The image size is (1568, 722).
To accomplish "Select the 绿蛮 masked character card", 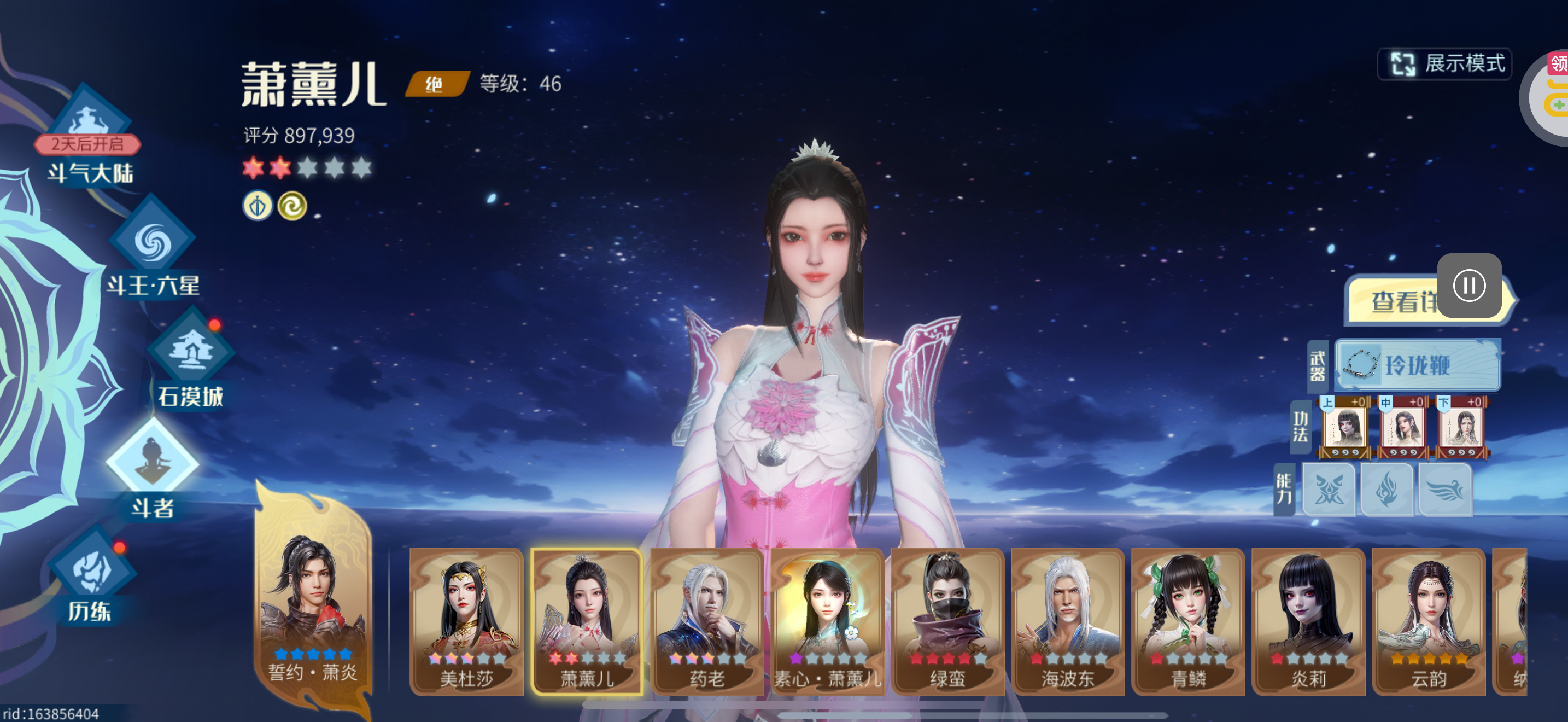I will (947, 621).
